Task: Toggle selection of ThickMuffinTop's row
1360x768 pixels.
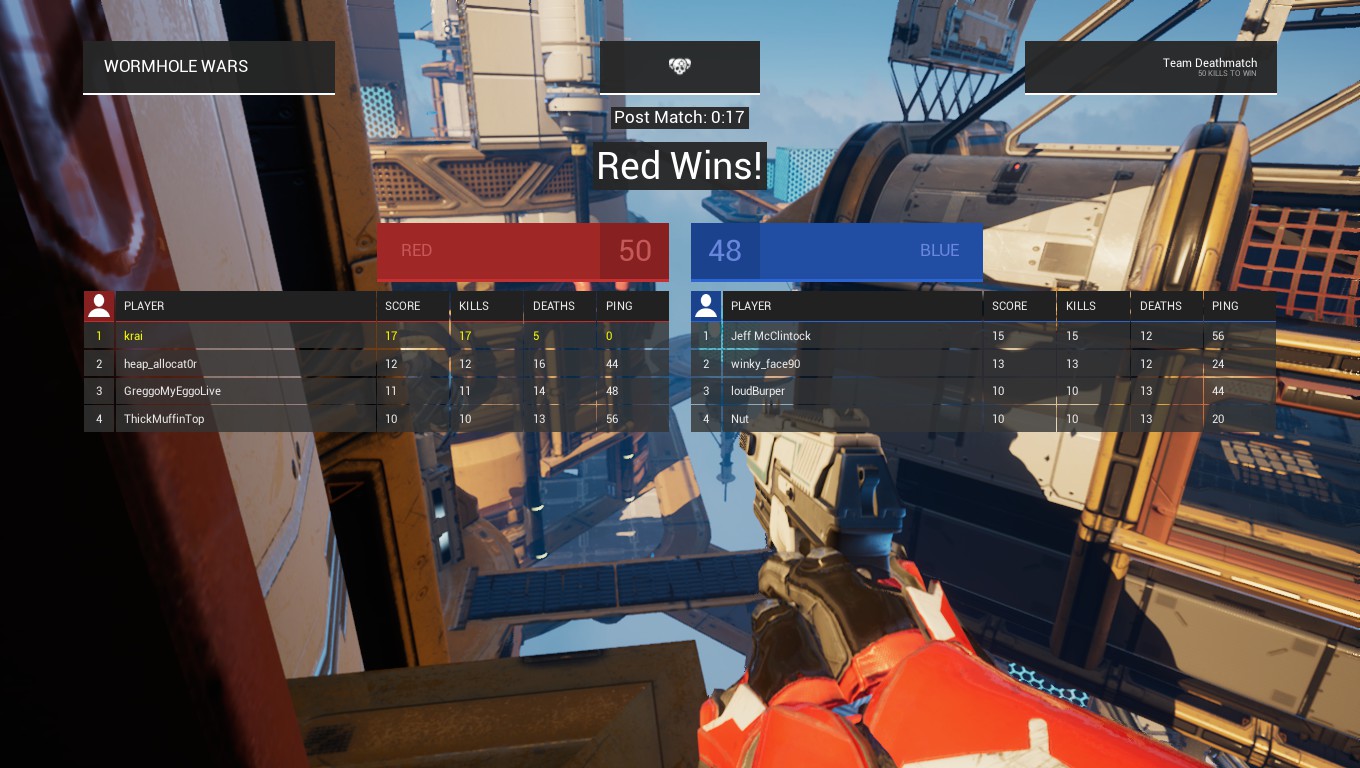Action: pos(245,418)
